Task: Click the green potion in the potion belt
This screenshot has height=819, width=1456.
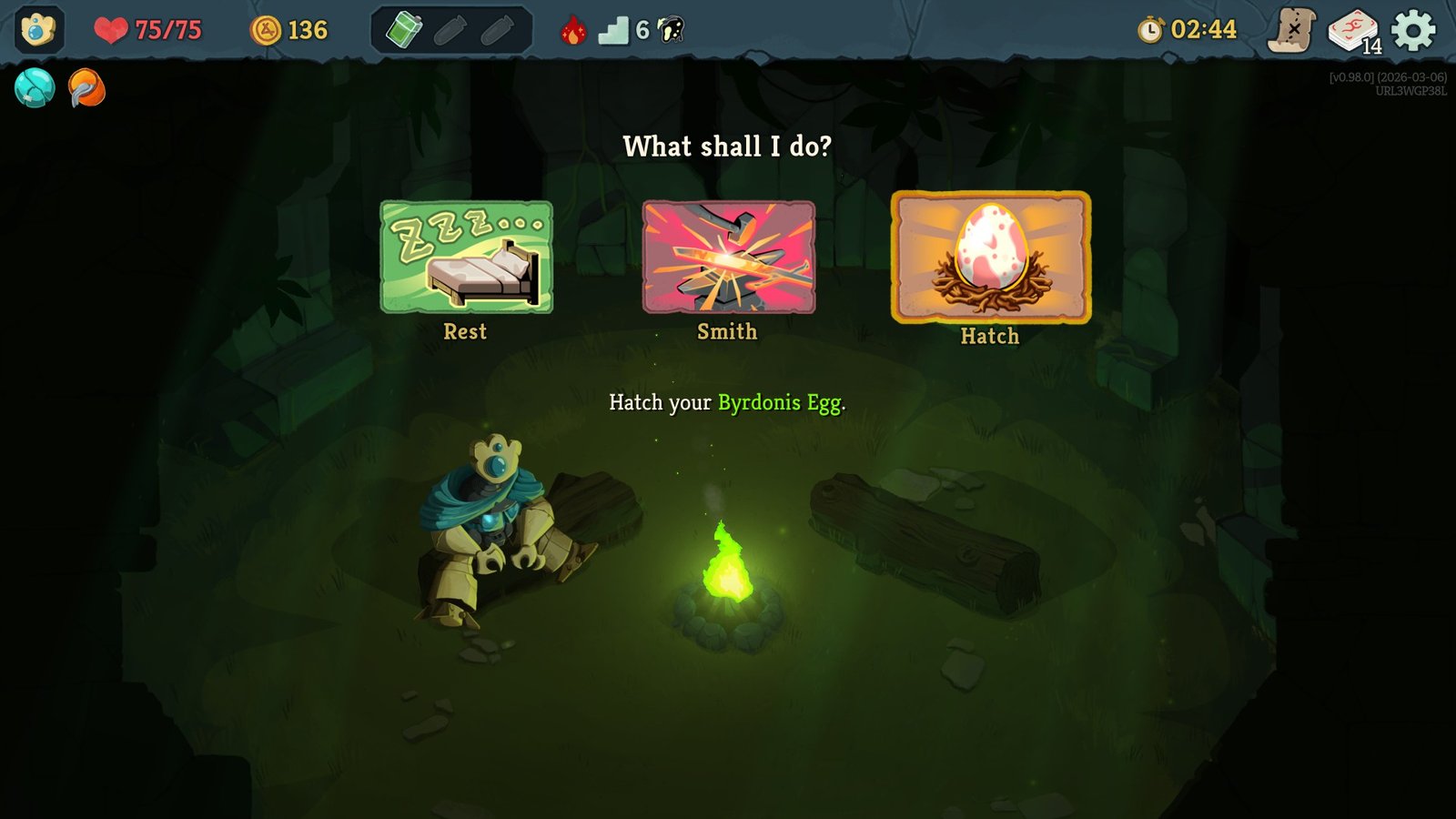Action: point(407,29)
